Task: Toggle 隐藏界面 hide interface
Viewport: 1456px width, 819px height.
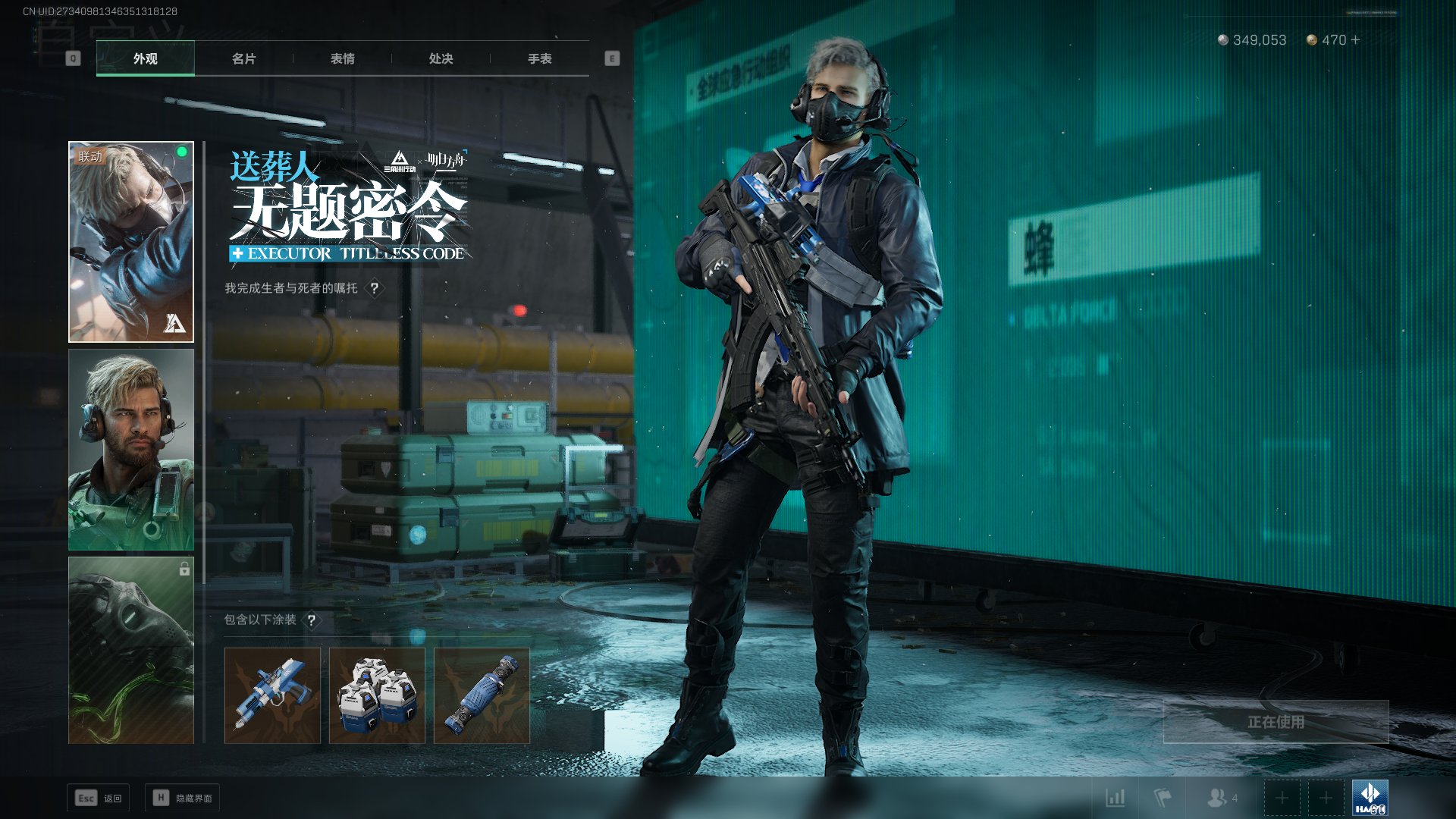Action: (183, 798)
